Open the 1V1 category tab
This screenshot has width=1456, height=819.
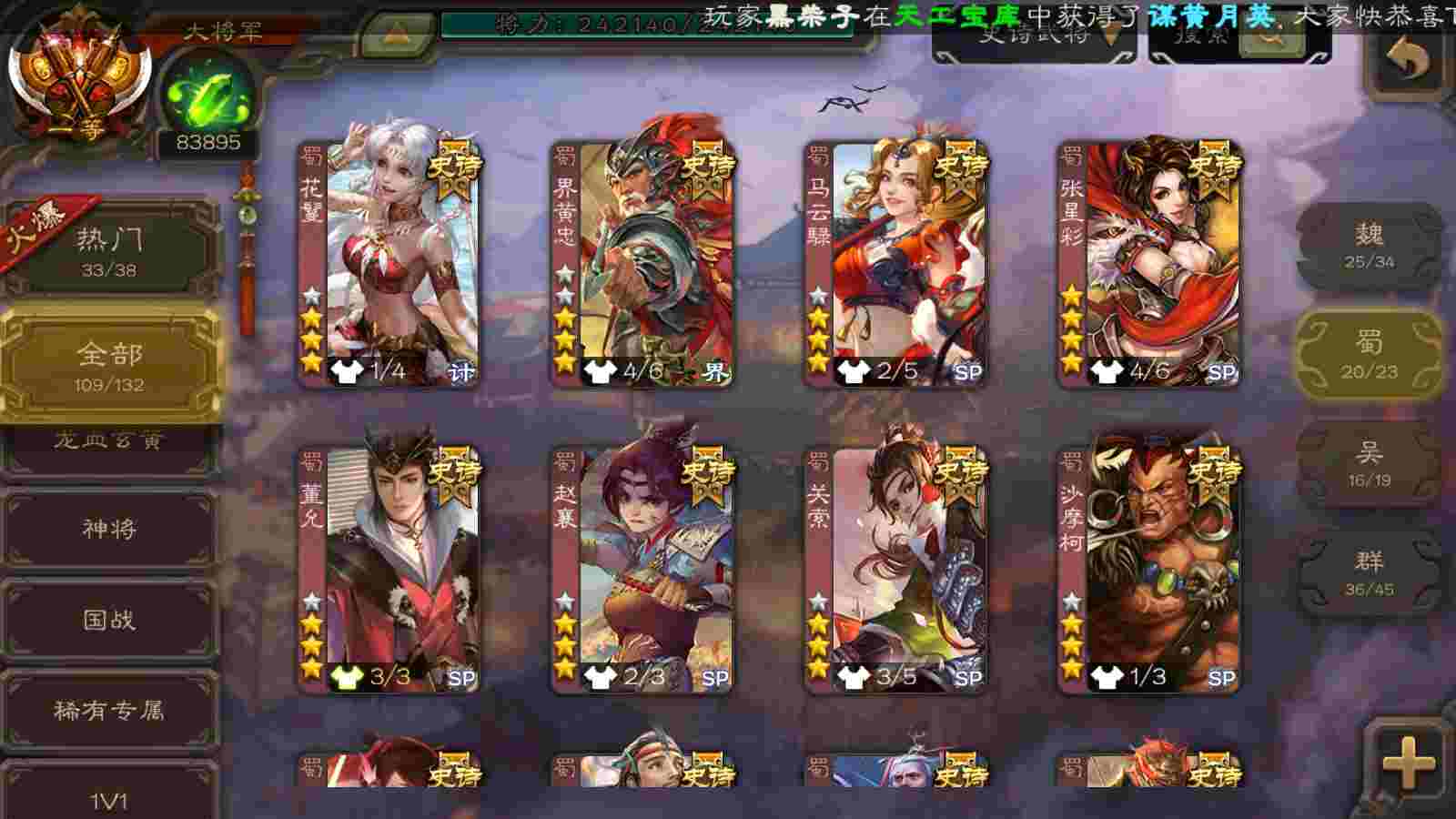tap(109, 799)
